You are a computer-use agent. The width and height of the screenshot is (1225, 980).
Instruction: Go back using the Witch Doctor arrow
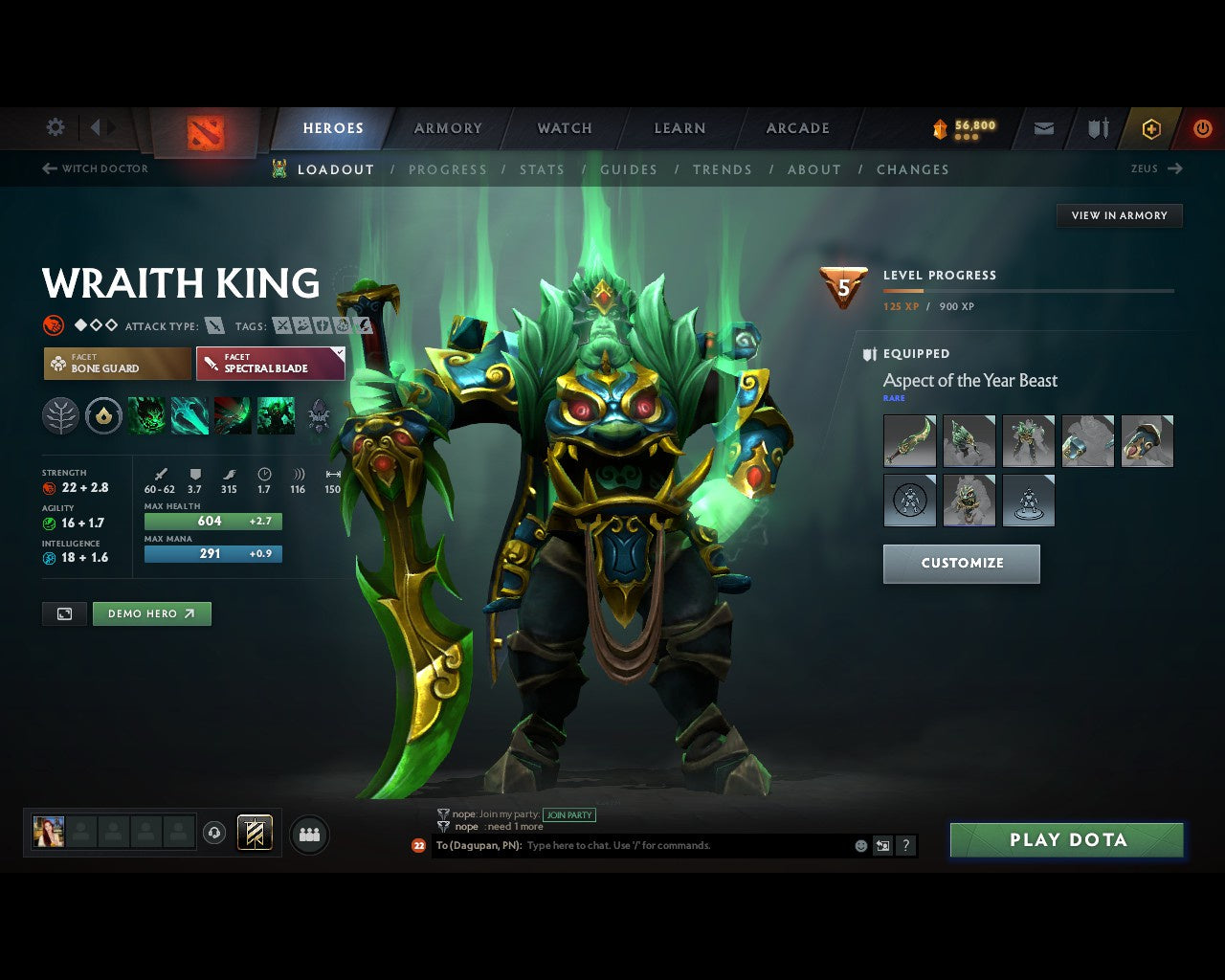[x=48, y=168]
